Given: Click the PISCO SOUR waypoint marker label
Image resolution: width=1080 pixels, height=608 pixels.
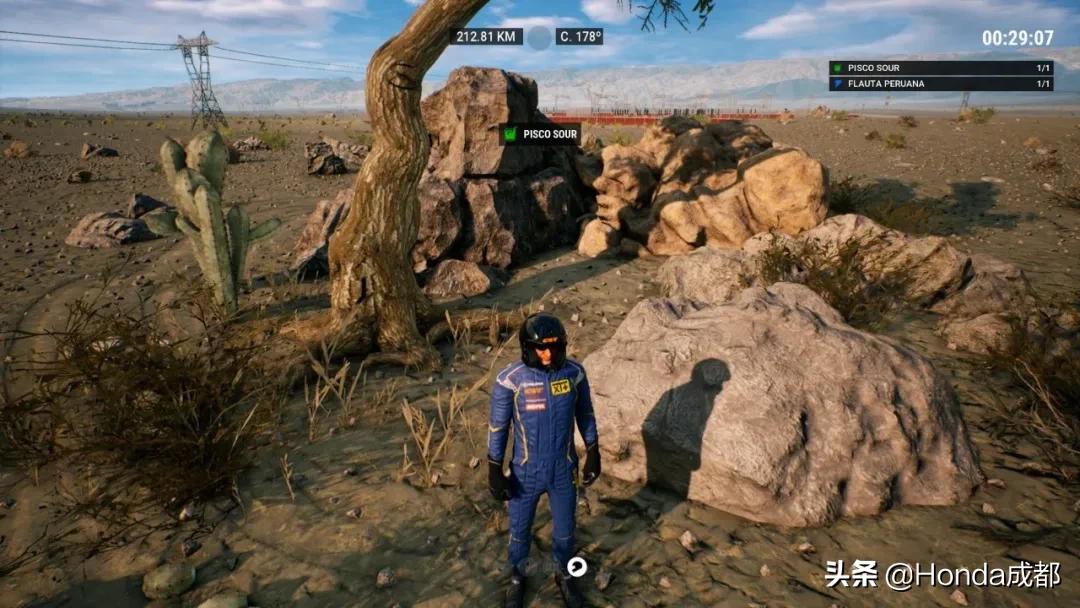Looking at the screenshot, I should (x=540, y=134).
